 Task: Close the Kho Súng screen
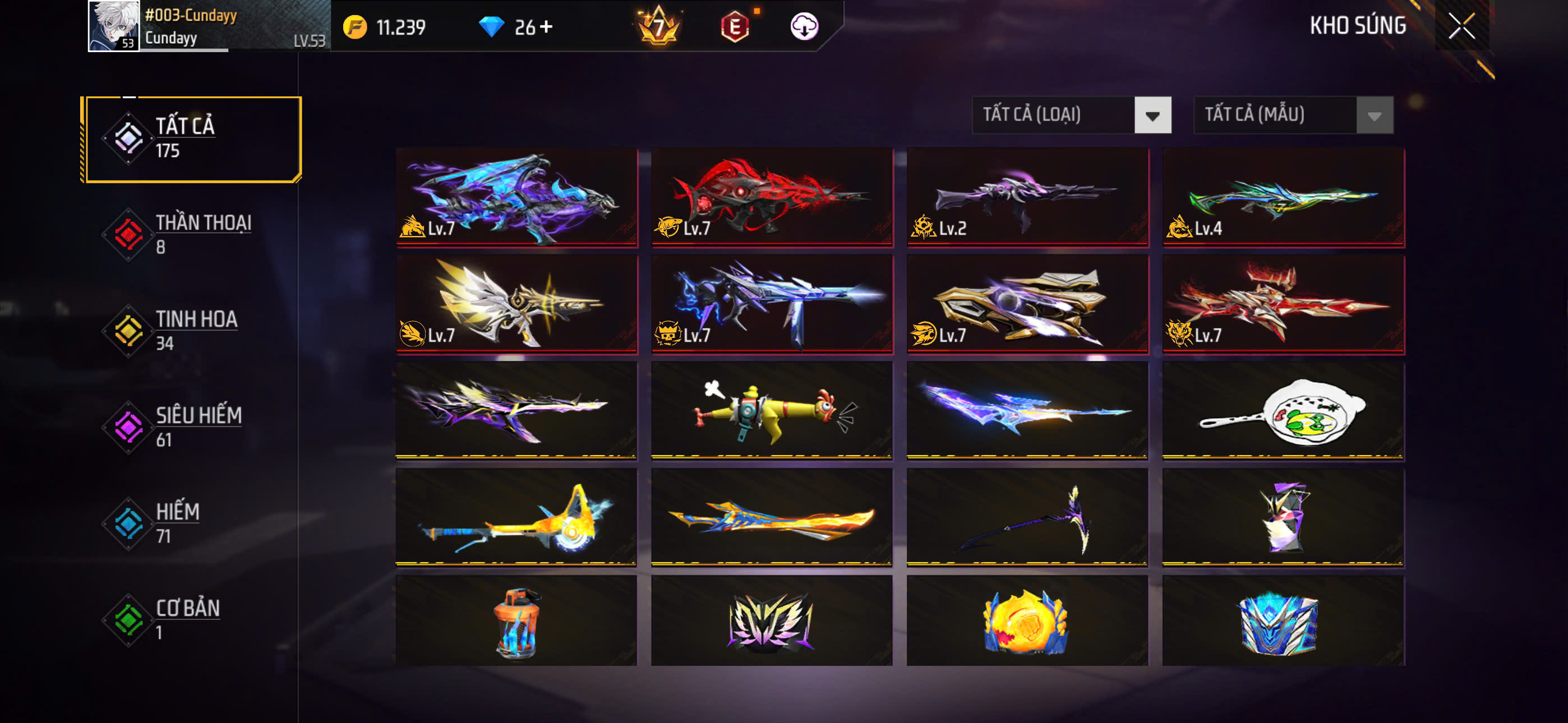coord(1461,26)
